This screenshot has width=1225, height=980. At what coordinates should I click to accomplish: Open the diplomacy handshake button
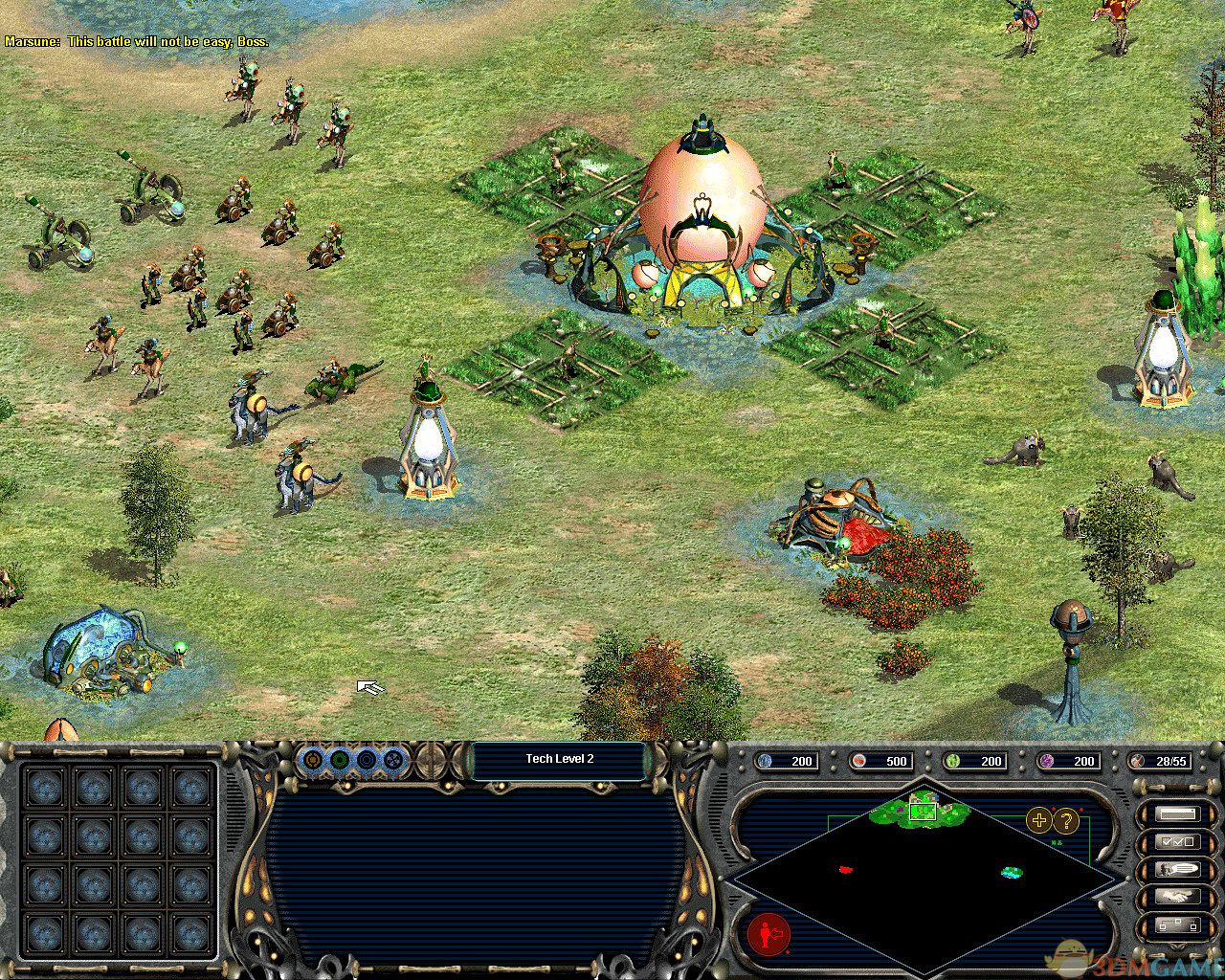point(1177,898)
